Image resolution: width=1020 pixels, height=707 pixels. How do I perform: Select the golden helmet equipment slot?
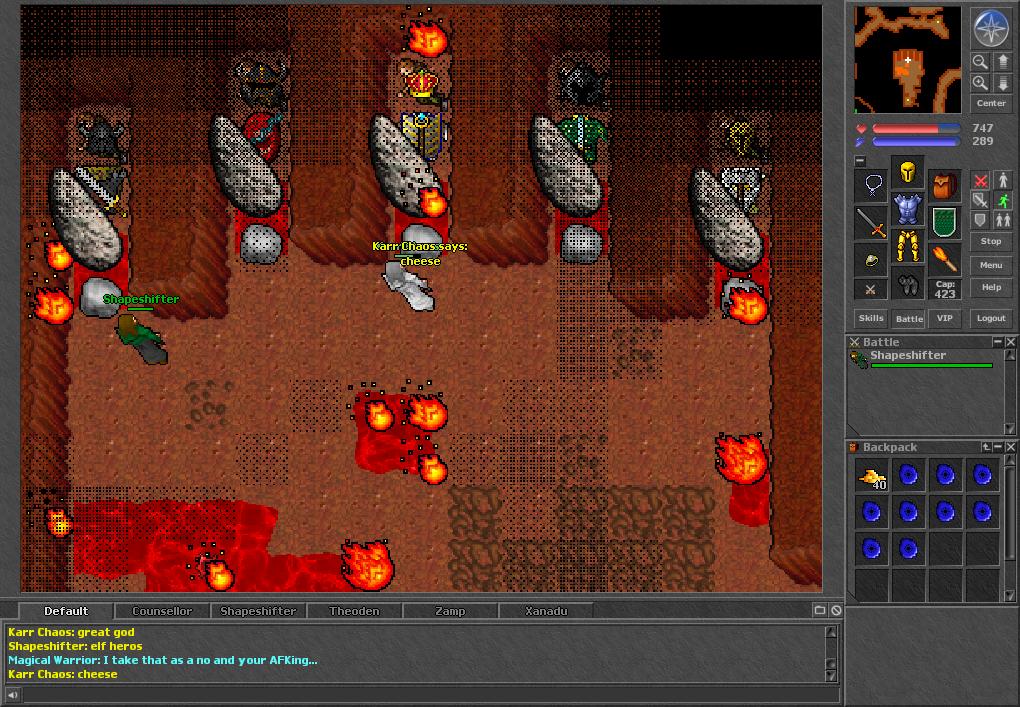pyautogui.click(x=908, y=172)
